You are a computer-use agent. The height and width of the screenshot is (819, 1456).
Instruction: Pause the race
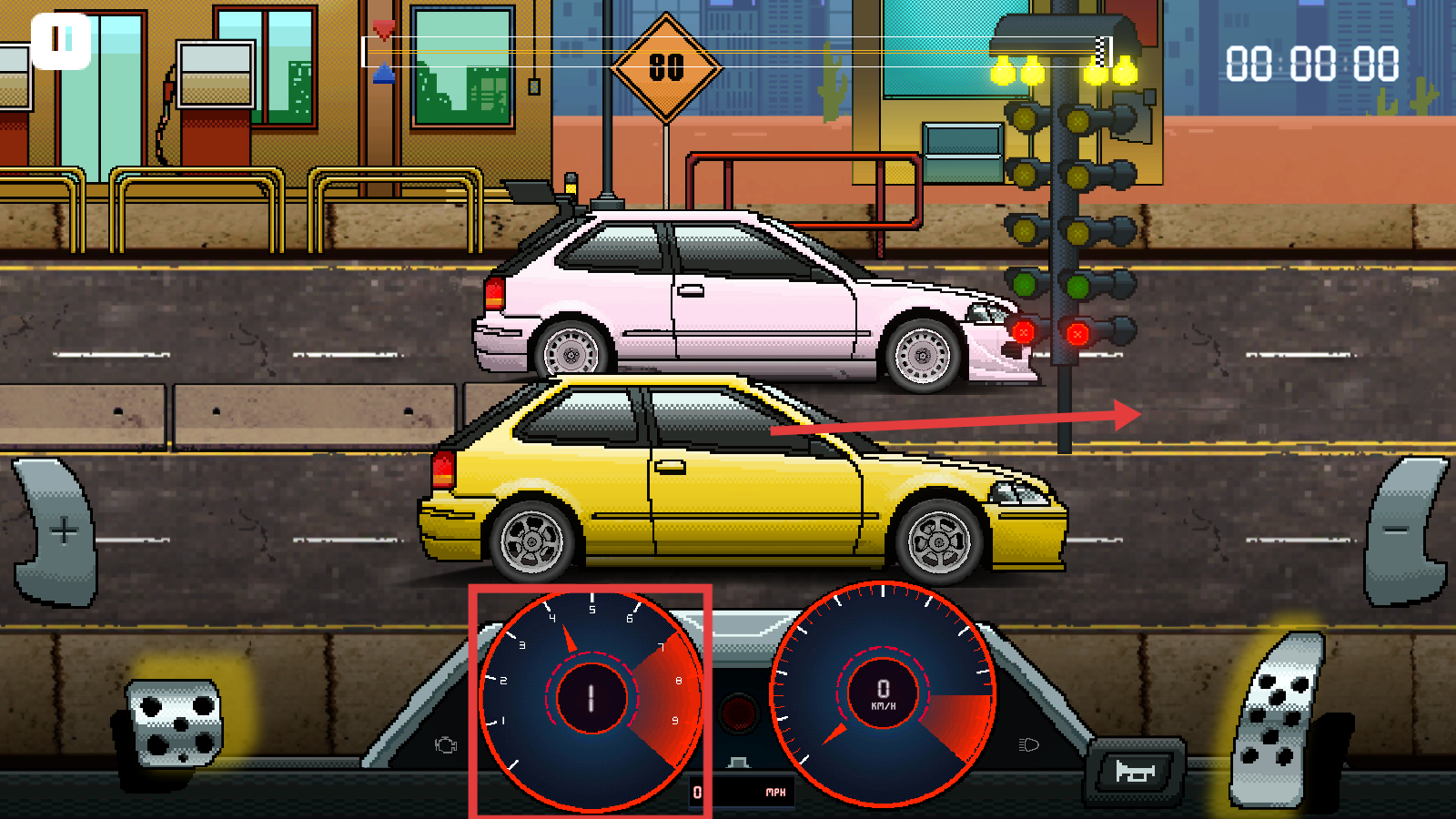[x=61, y=41]
